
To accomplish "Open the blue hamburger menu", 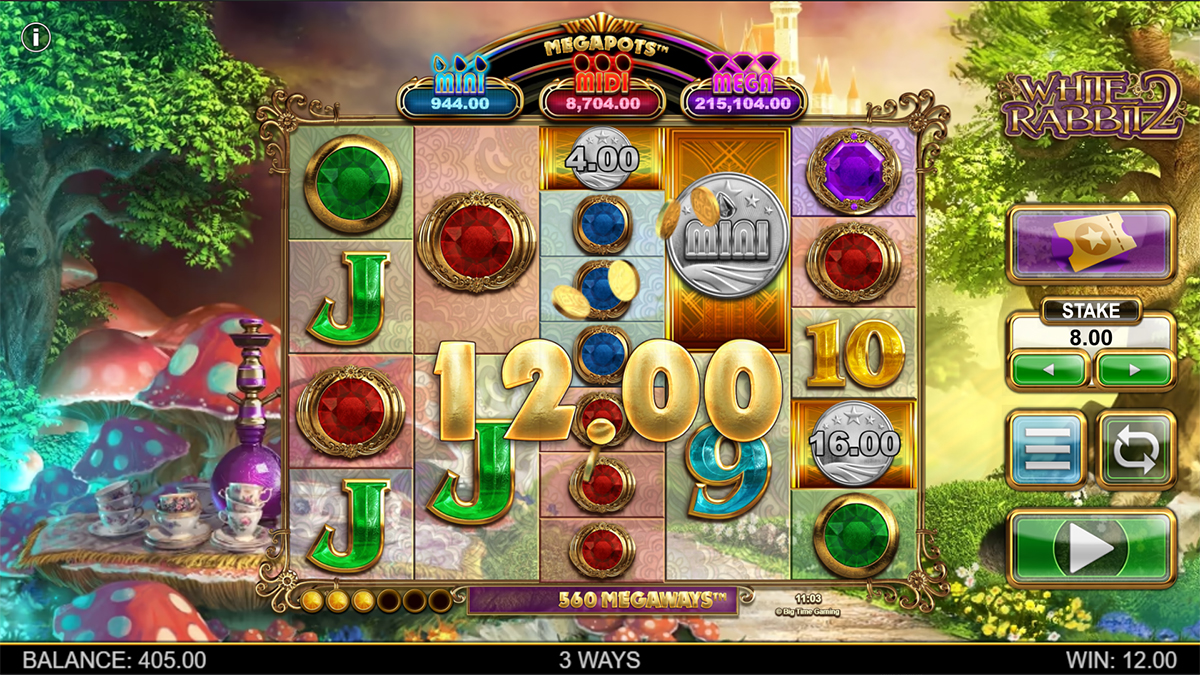I will click(1046, 450).
